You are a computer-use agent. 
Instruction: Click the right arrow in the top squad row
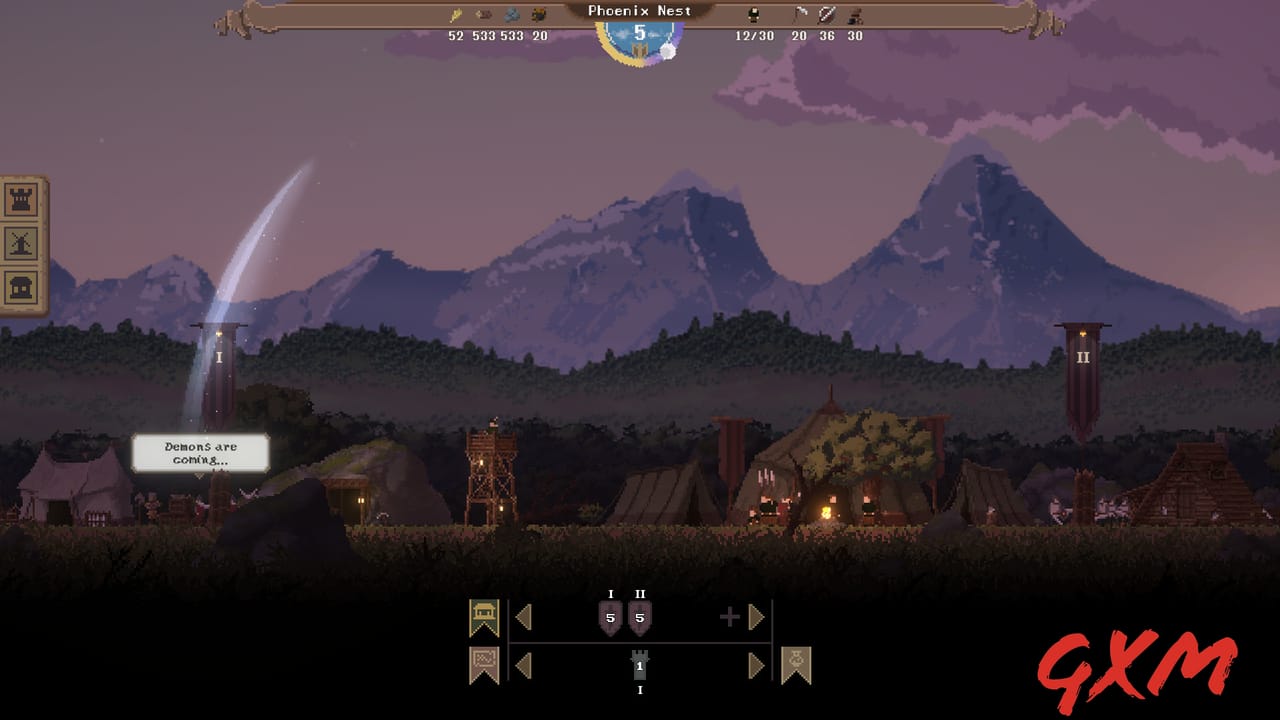coord(758,617)
